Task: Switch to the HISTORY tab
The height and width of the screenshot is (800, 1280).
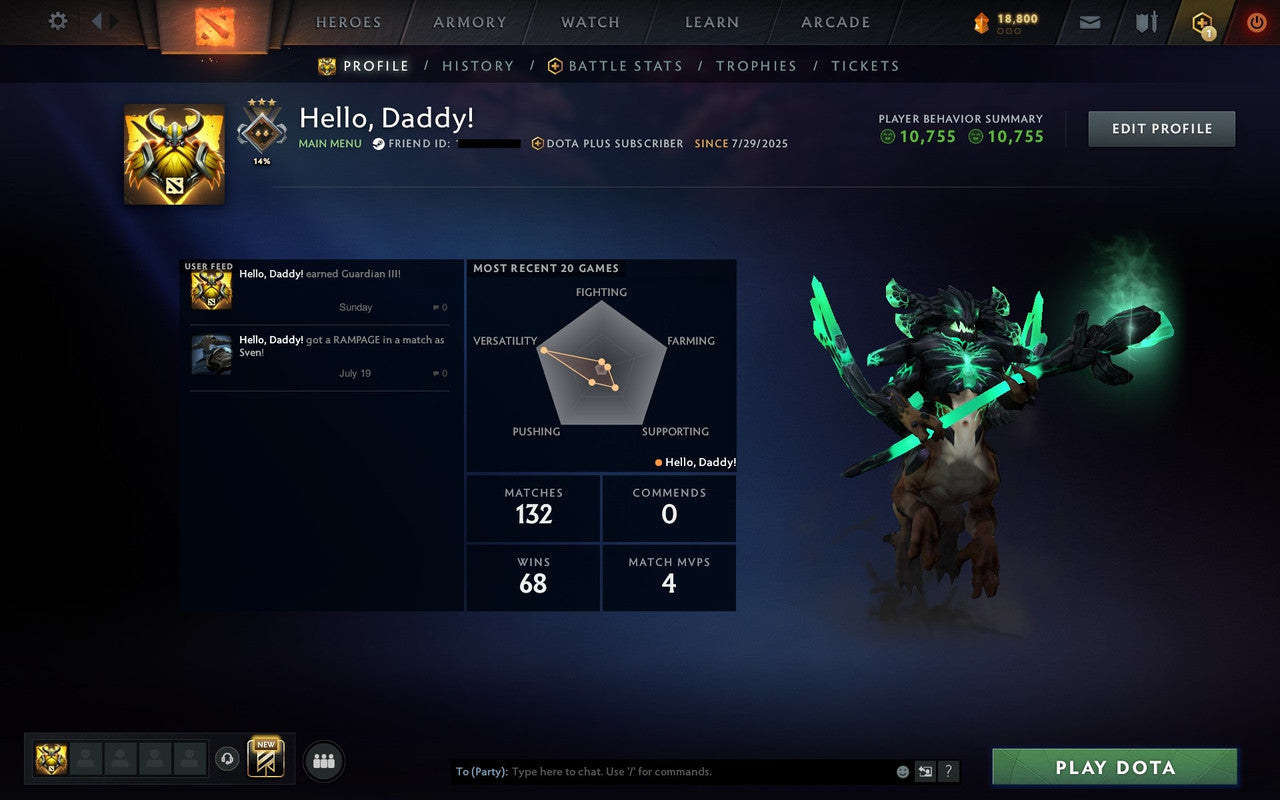Action: (478, 66)
